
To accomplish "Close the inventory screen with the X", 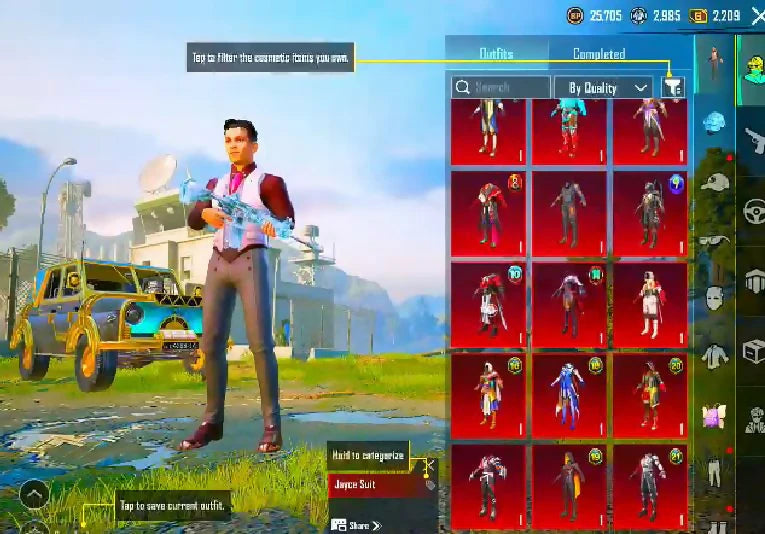I will [757, 15].
